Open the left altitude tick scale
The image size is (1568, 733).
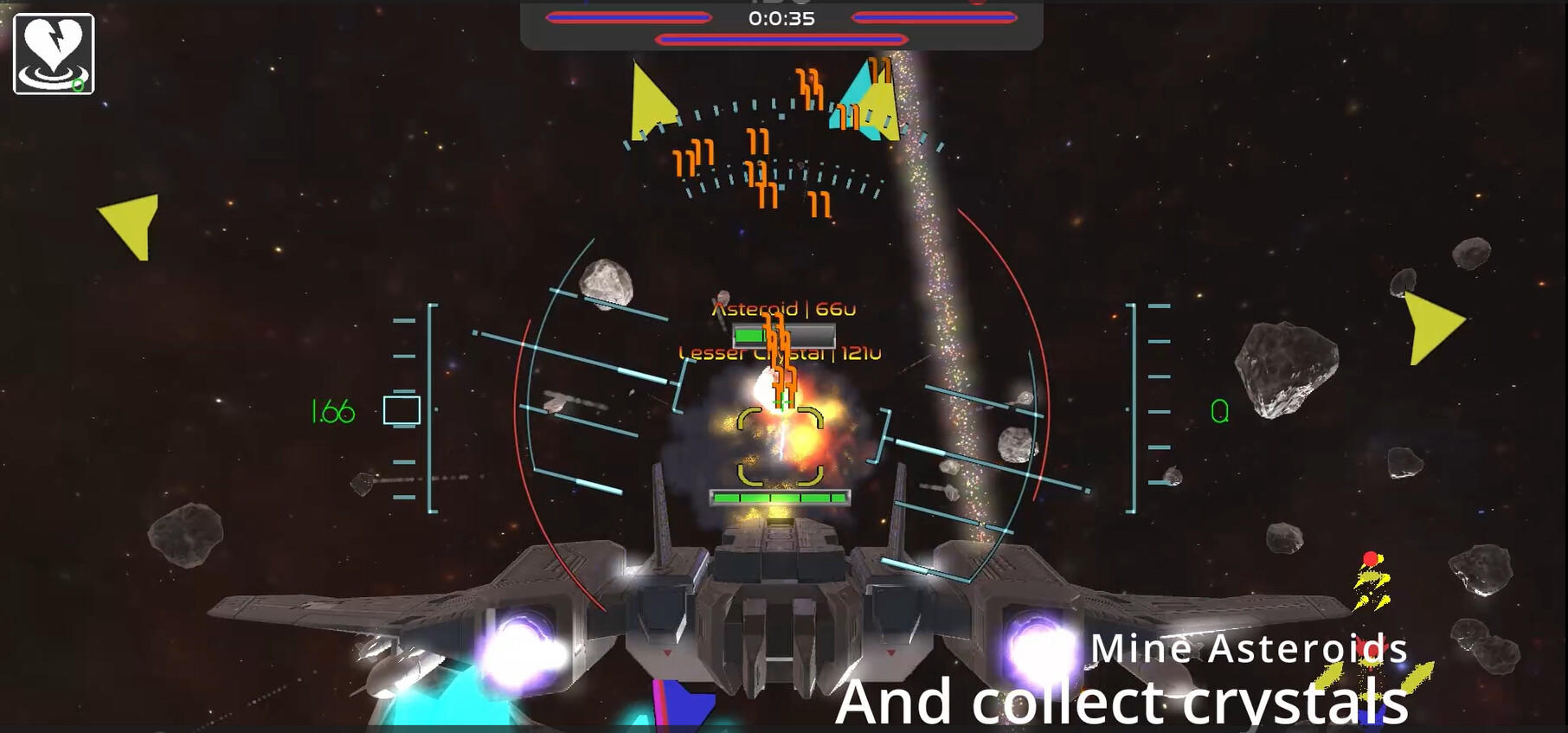click(405, 407)
